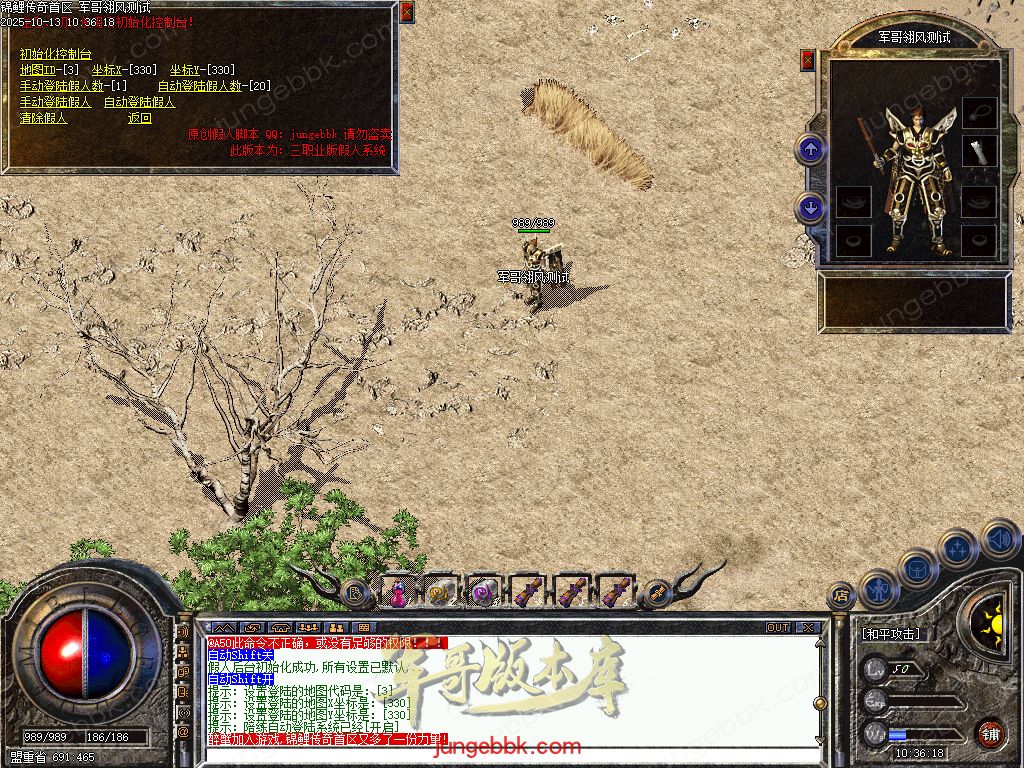
Task: Close the character equipment panel
Action: pos(808,60)
